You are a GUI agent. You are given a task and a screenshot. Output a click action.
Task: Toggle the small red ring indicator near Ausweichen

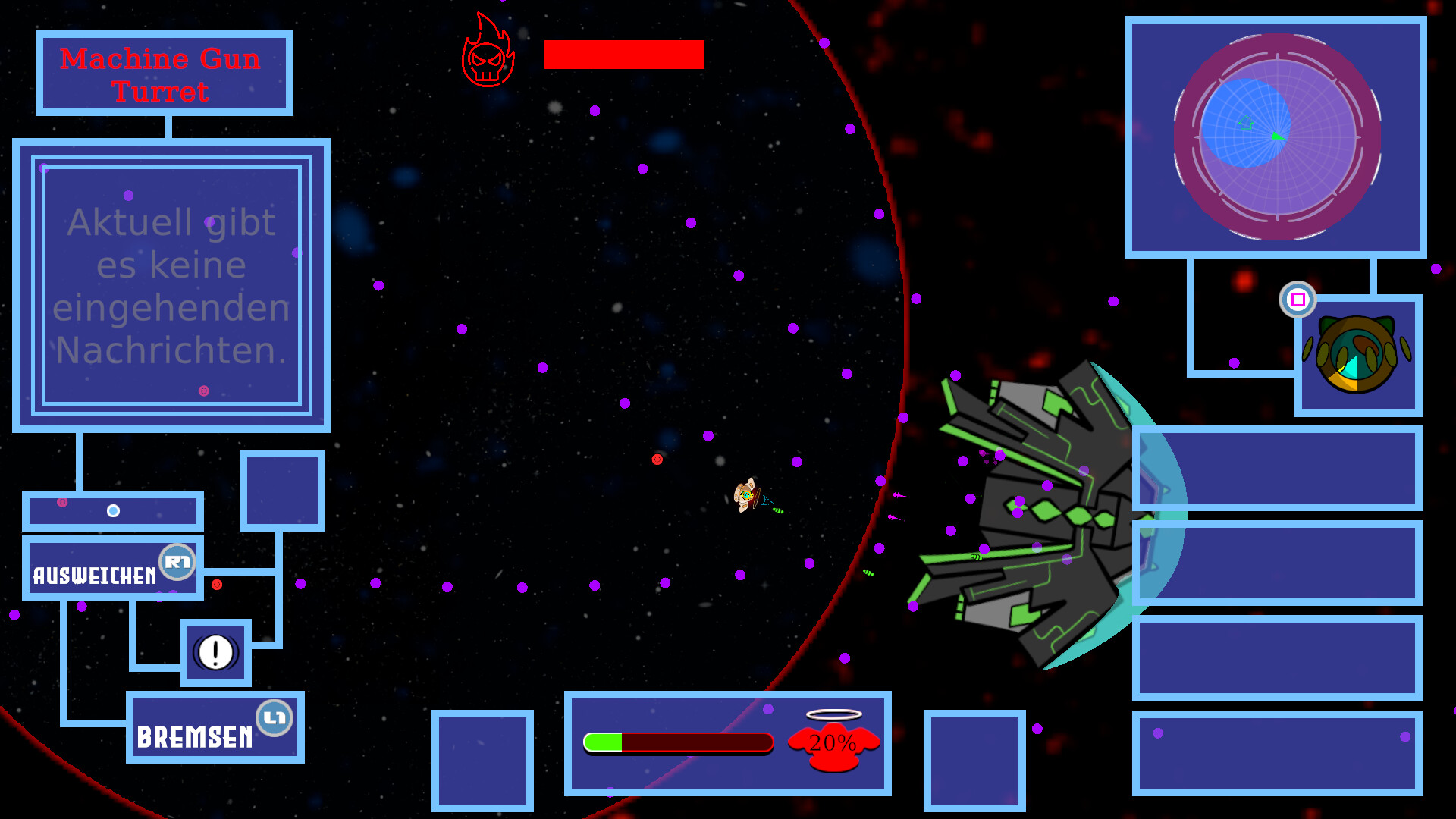[x=216, y=583]
